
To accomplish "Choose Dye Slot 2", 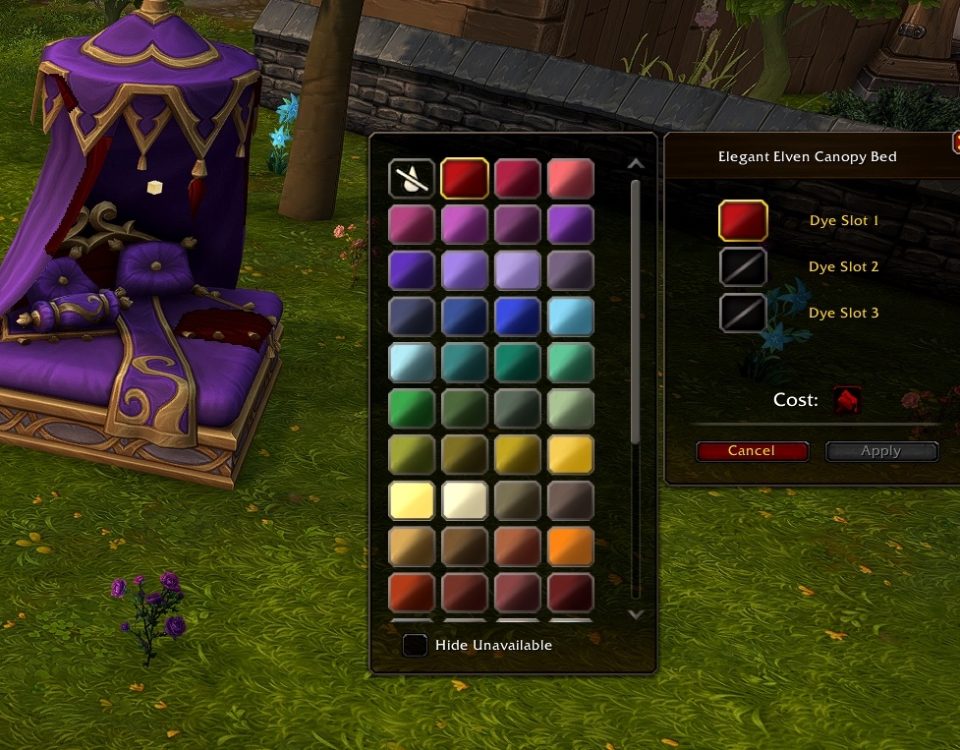I will point(743,267).
